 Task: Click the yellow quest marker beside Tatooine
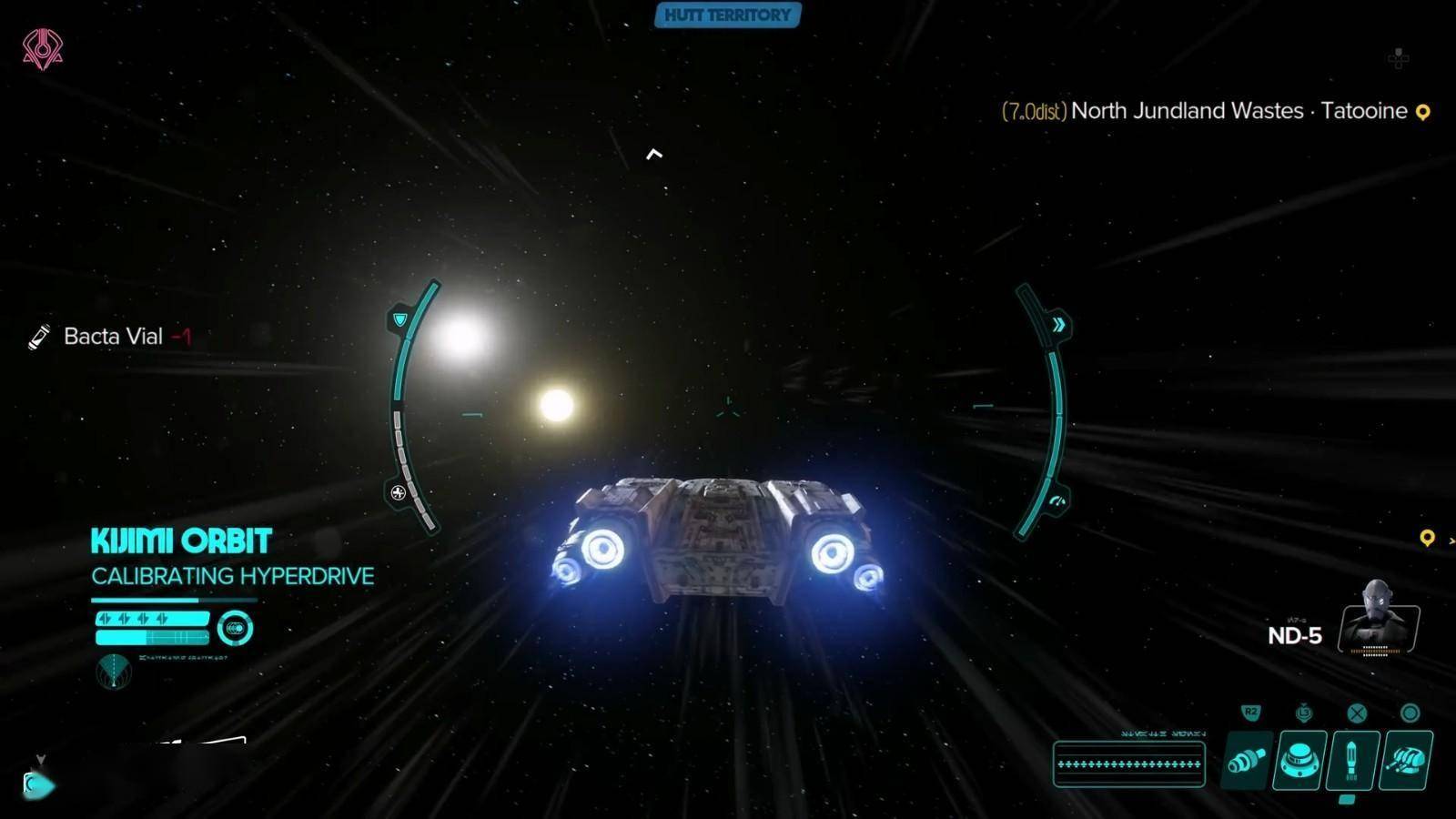[1423, 112]
